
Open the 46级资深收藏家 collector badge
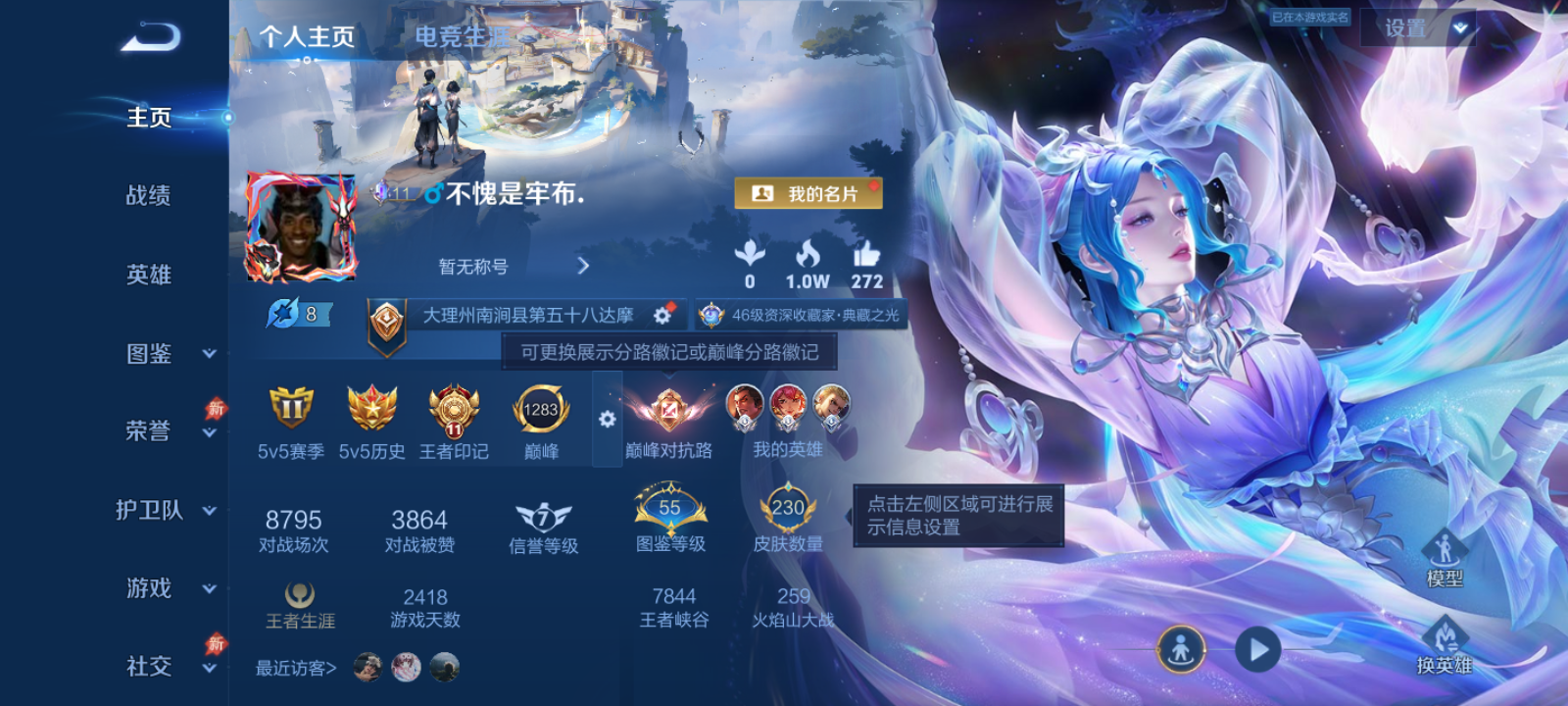[x=799, y=315]
